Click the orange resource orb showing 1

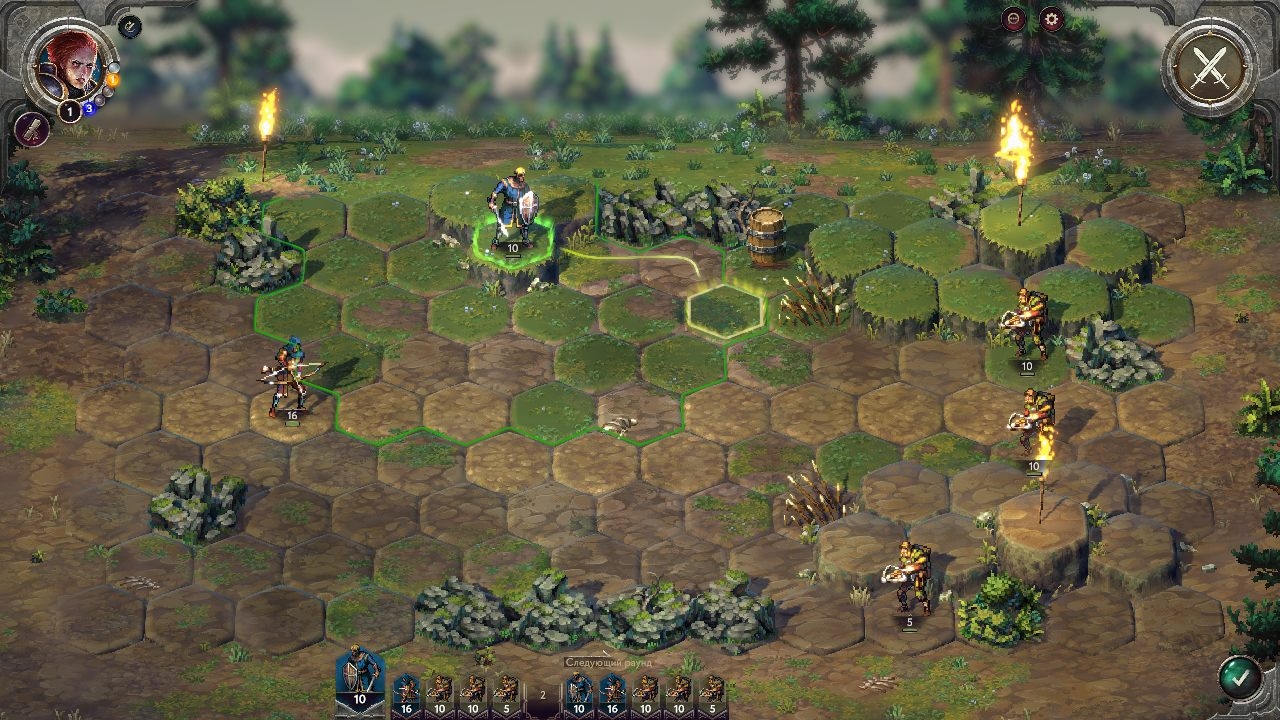[x=113, y=79]
